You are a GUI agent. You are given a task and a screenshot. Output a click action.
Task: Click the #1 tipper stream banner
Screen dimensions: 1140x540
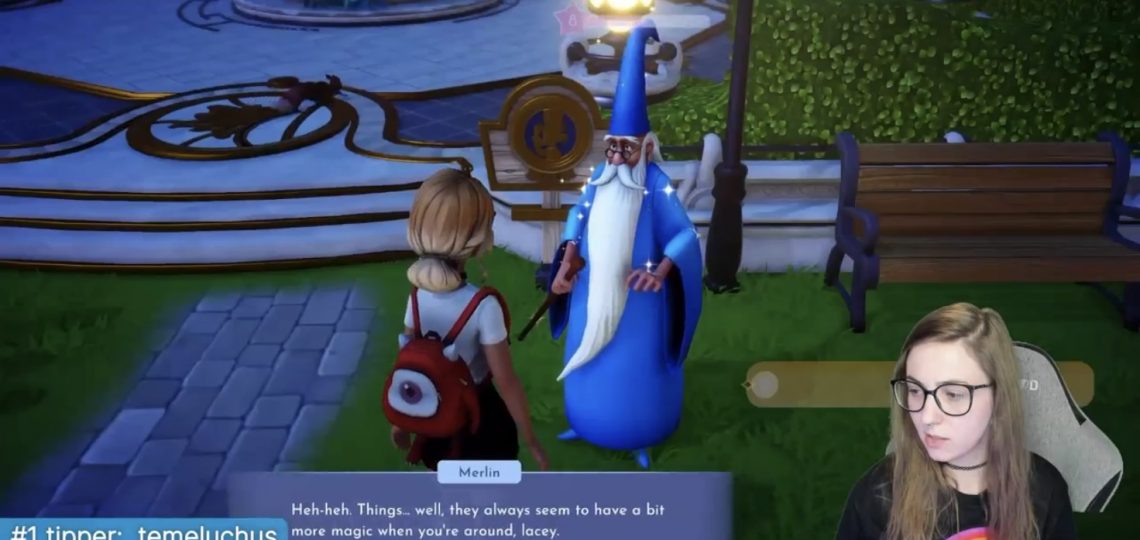pos(140,529)
